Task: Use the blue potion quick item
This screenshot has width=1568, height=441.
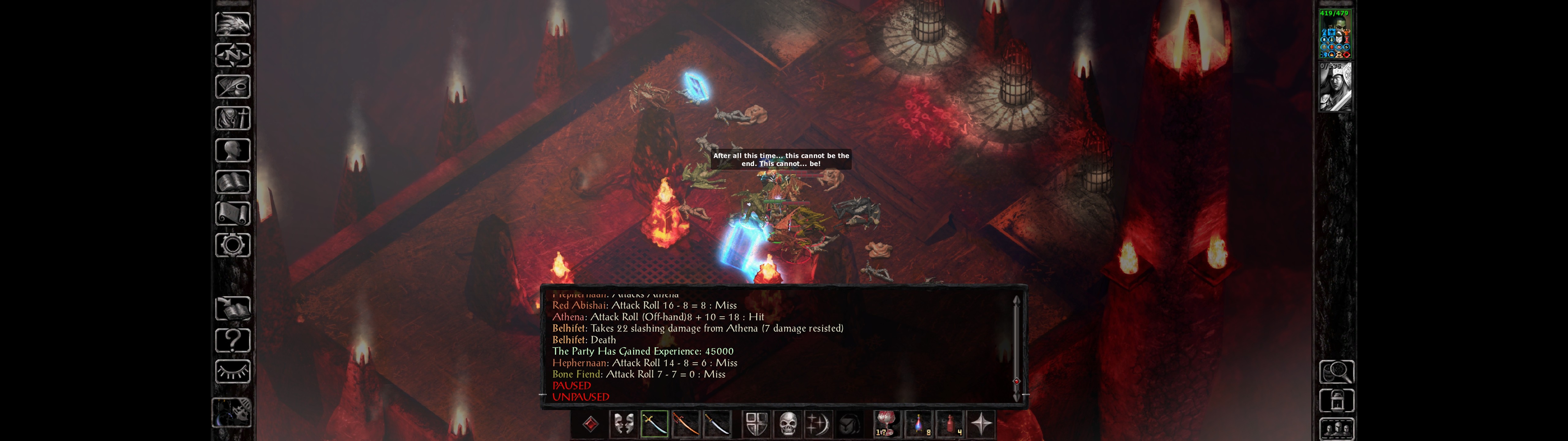Action: [x=918, y=424]
